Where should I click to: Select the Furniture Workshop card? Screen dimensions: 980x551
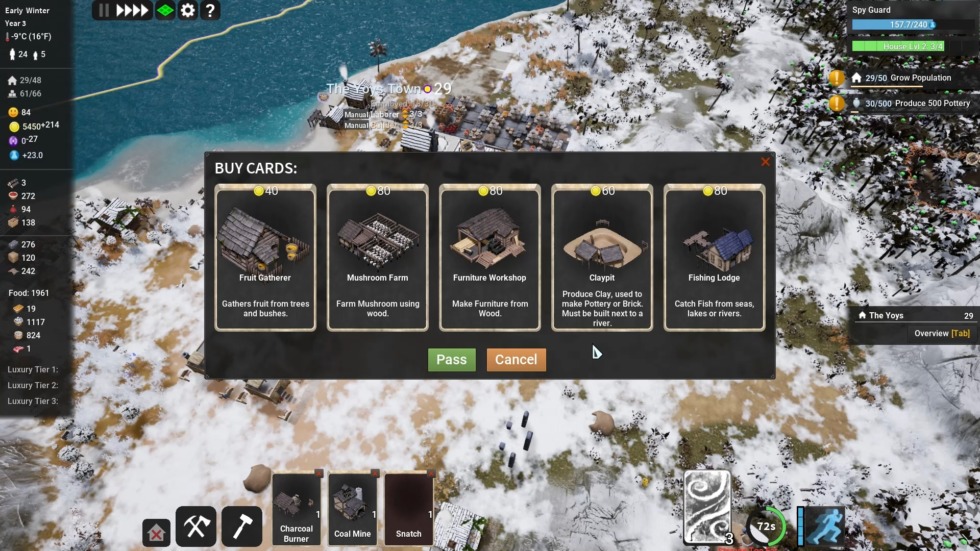489,257
